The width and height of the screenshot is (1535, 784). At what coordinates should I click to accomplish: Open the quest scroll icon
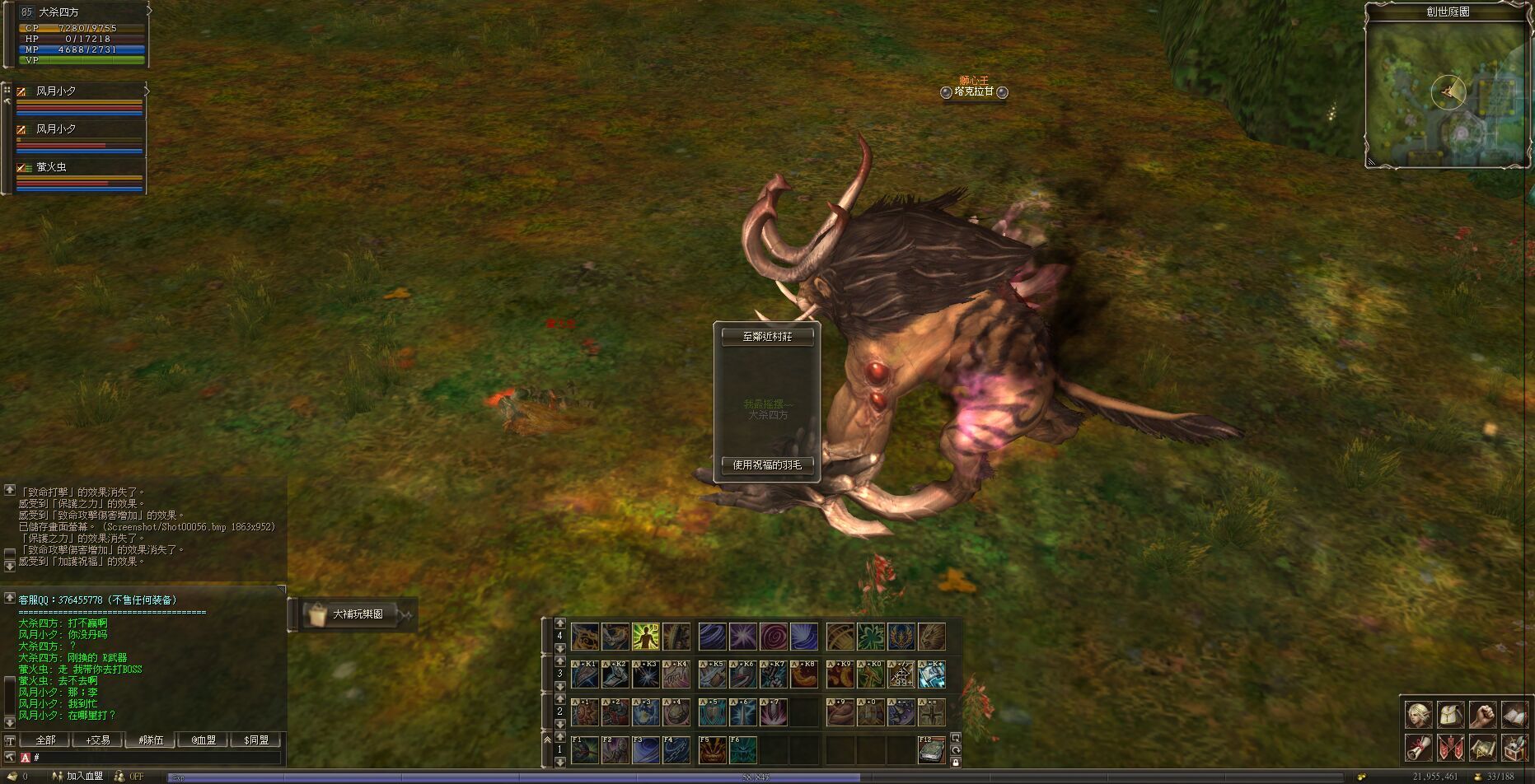point(1418,748)
